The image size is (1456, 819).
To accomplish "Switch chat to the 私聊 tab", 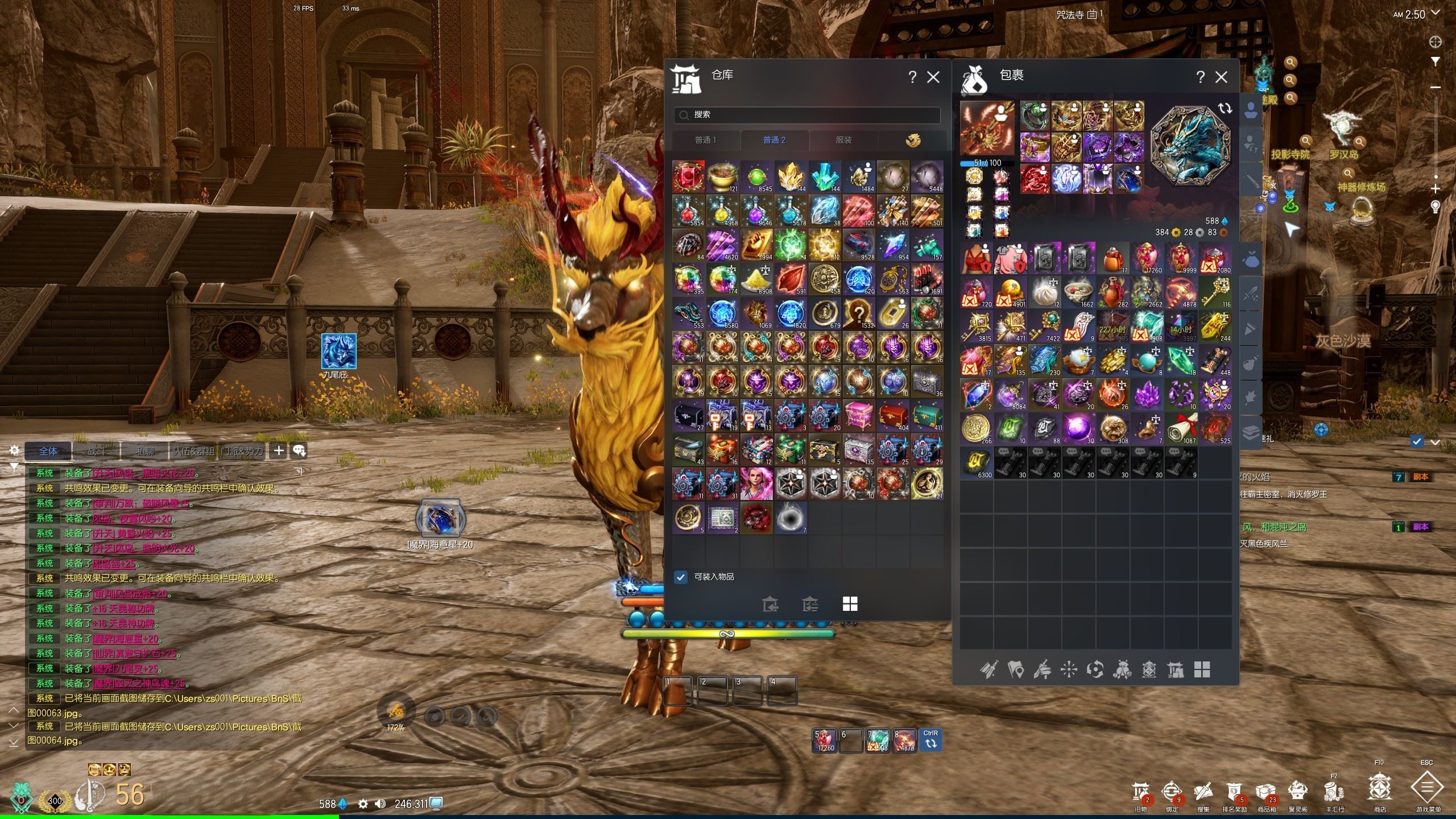I will (145, 451).
